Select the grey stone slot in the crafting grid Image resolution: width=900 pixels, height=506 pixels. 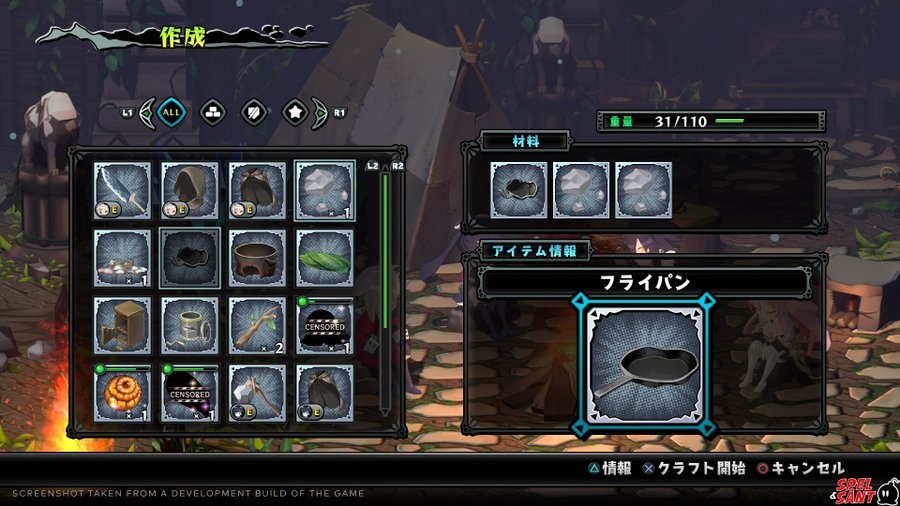[325, 191]
